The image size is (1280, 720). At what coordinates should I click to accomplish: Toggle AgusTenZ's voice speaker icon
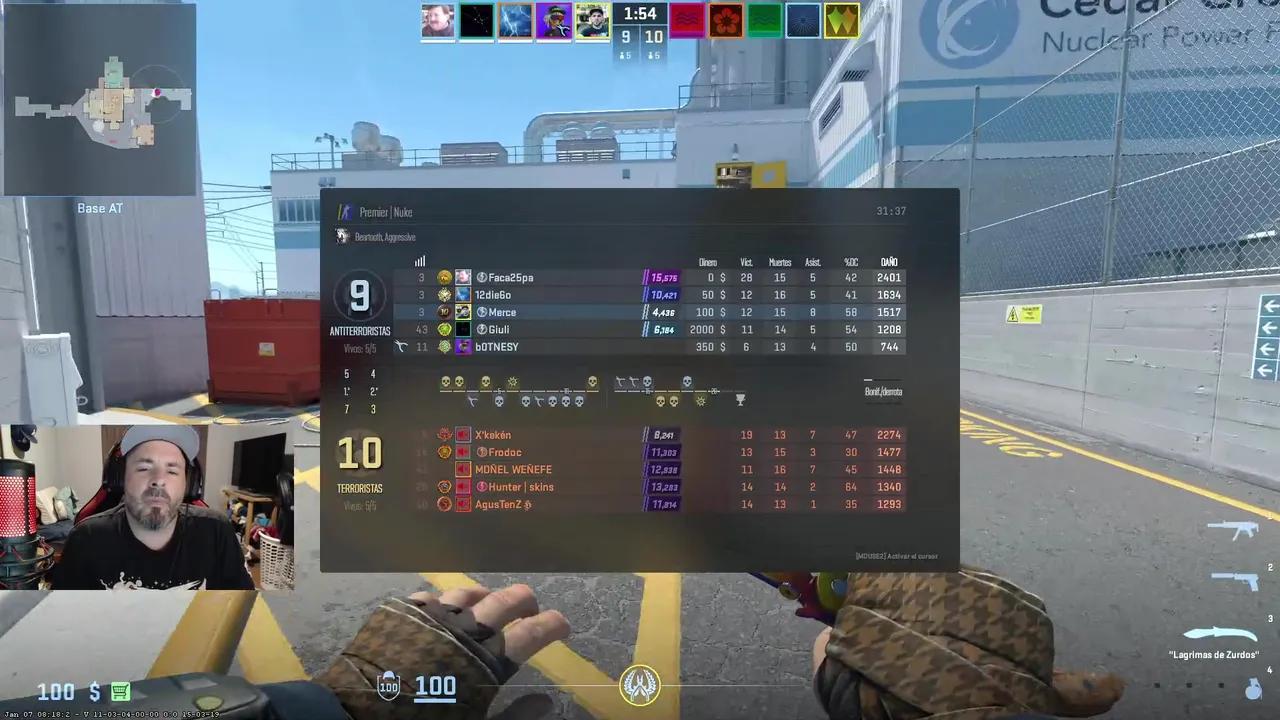462,504
